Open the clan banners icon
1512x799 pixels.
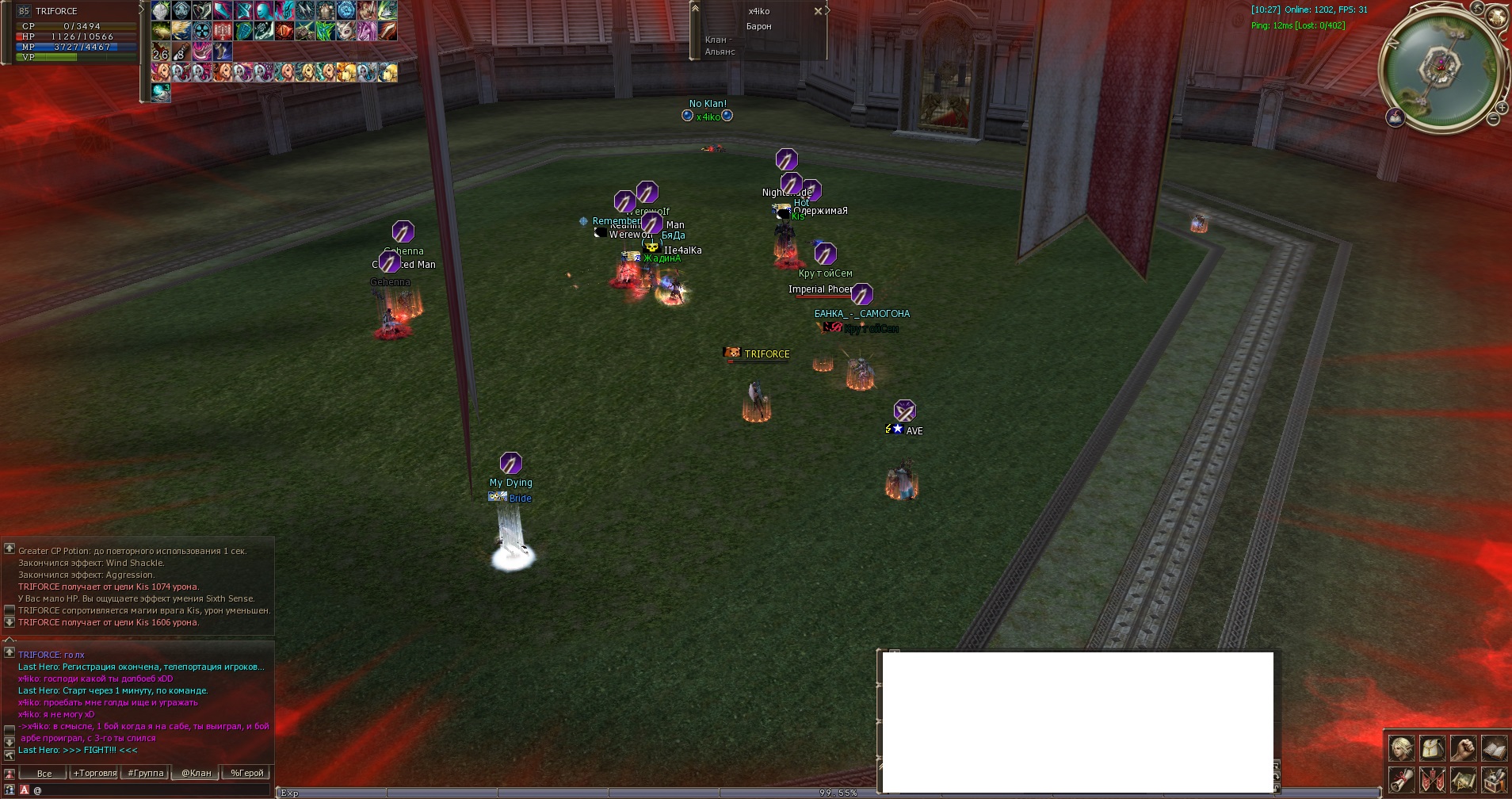[1433, 779]
